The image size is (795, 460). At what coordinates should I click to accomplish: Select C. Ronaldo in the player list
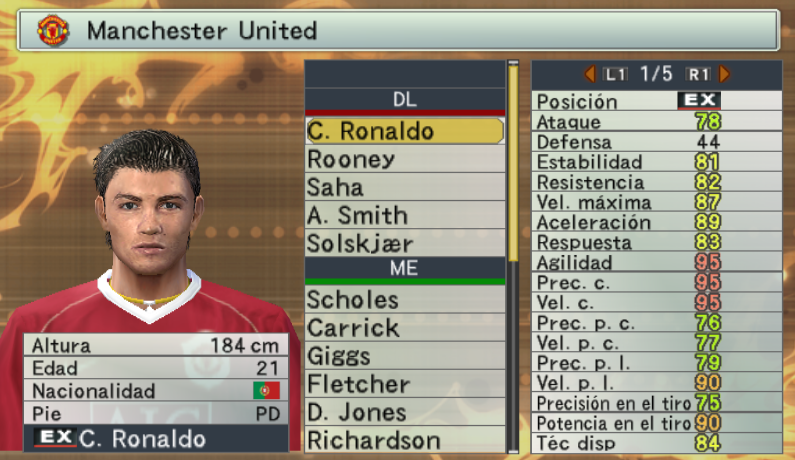point(404,131)
